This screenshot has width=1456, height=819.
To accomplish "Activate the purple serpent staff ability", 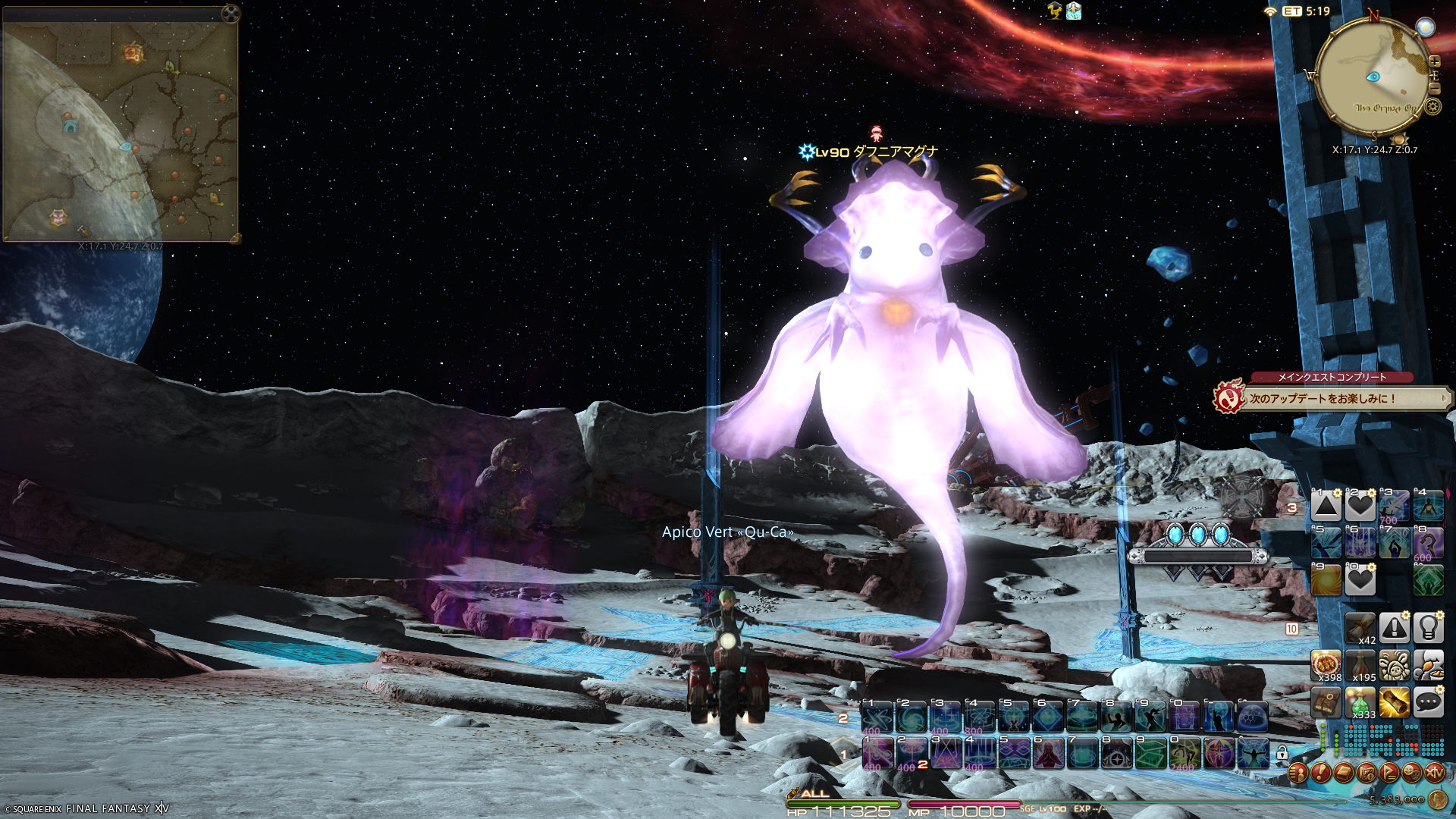I will [1428, 543].
